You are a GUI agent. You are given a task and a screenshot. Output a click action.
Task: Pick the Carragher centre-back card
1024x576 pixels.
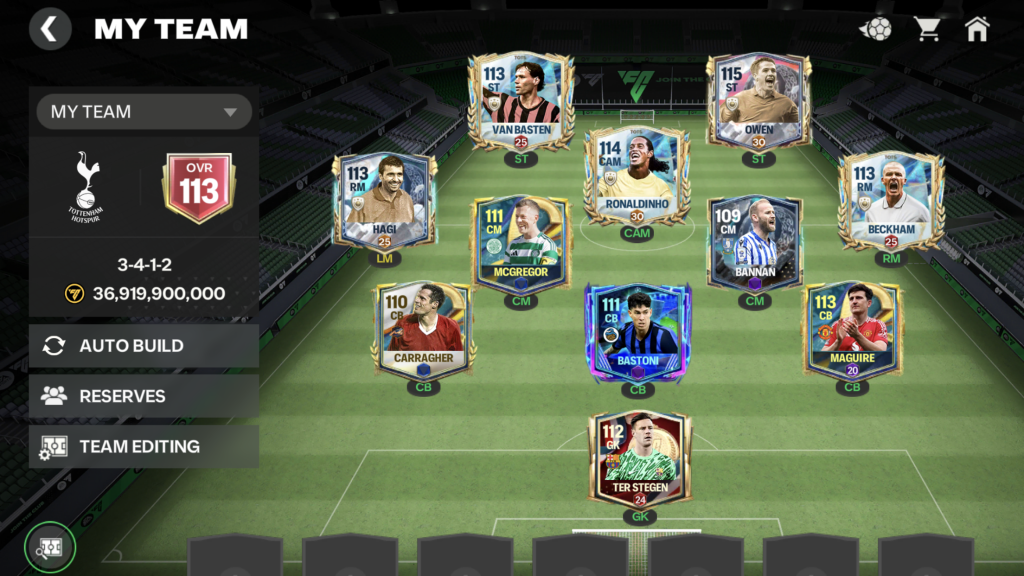coord(424,331)
